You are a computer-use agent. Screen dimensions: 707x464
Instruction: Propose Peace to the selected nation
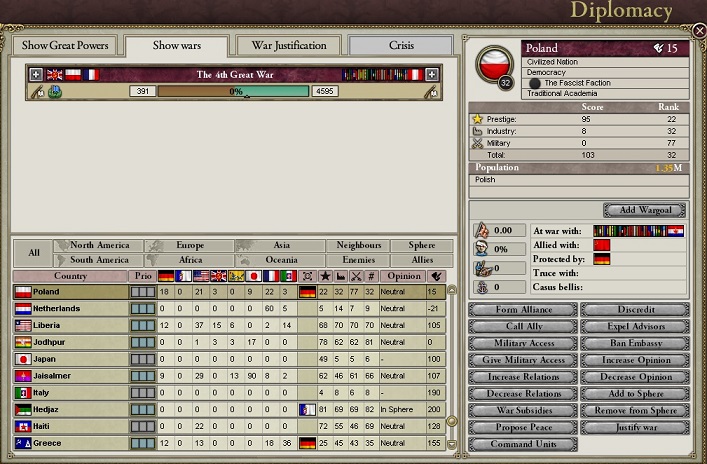[x=522, y=428]
